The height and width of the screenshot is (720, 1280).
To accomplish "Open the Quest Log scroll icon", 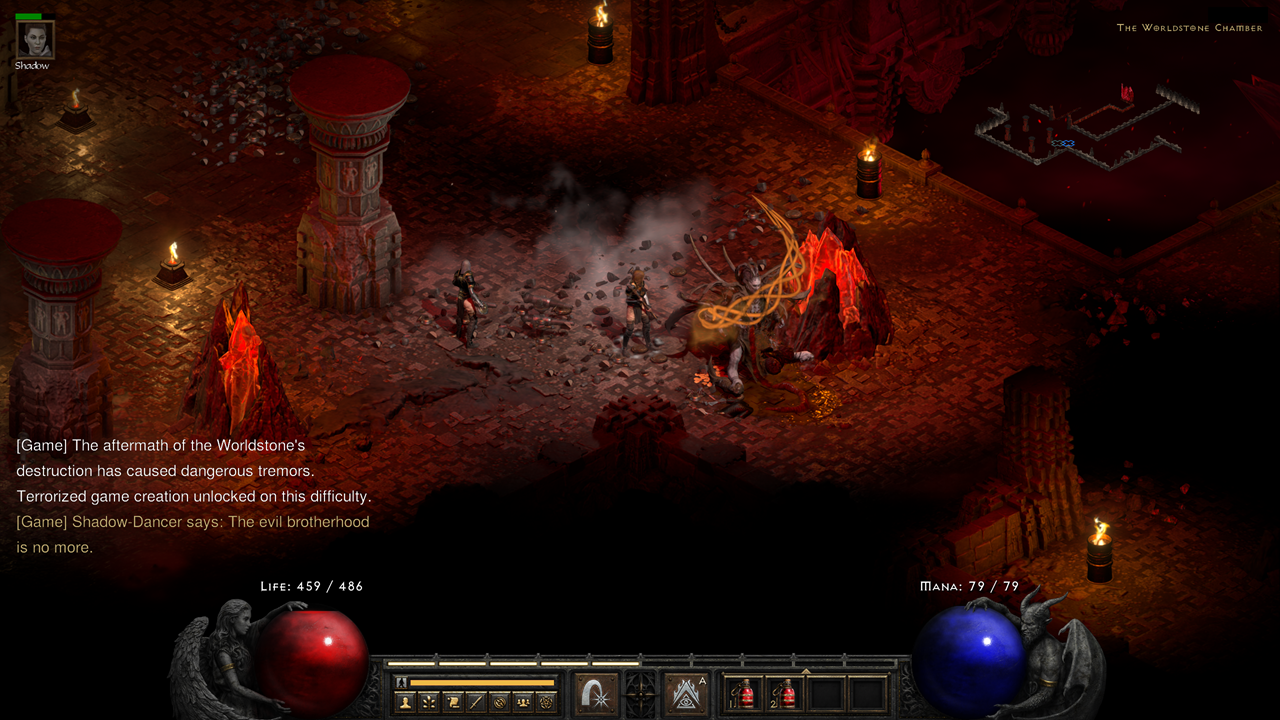I will click(452, 699).
